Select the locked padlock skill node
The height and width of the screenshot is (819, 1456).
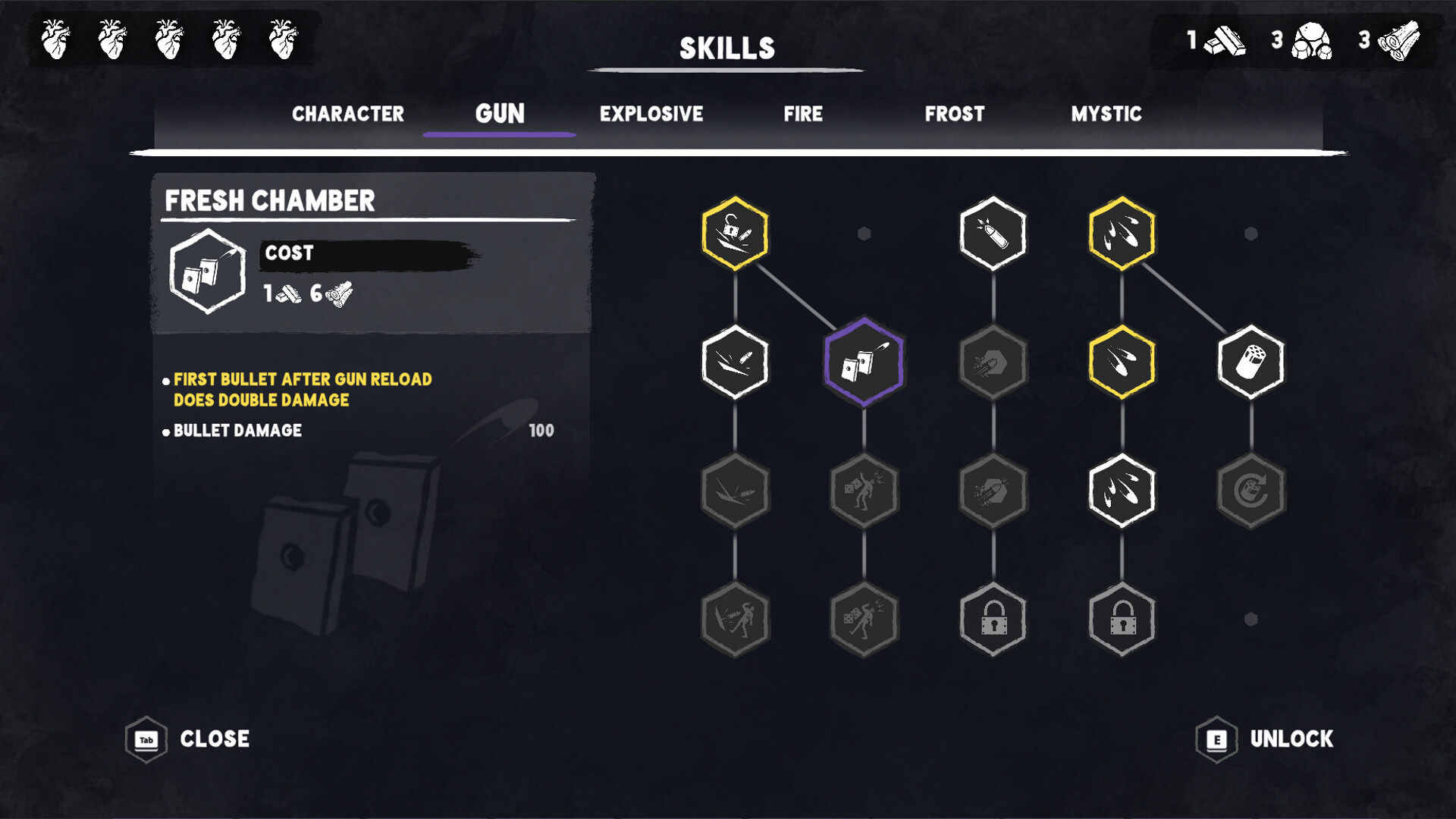[992, 620]
